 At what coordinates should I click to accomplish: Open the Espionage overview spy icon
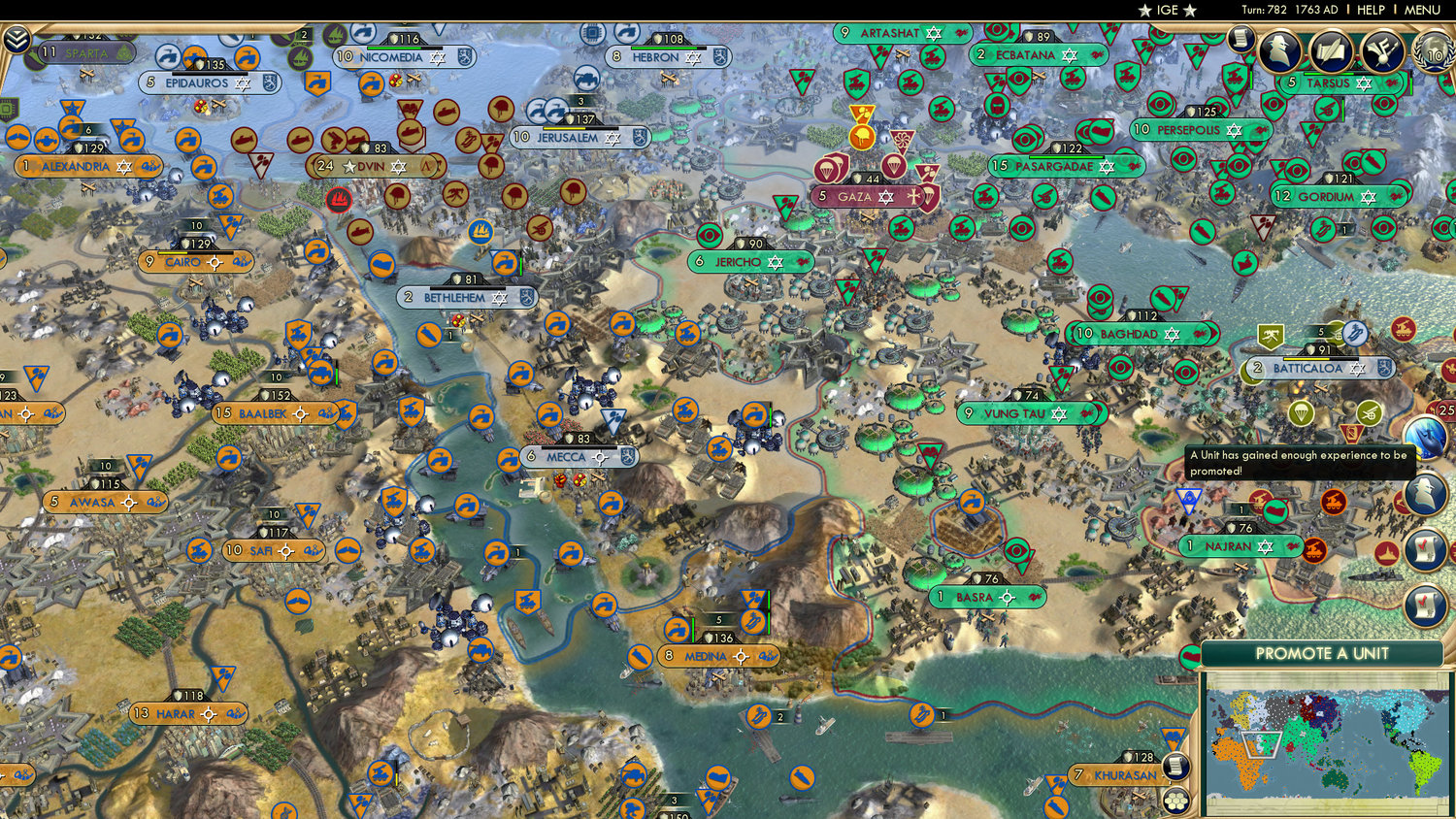[1279, 50]
